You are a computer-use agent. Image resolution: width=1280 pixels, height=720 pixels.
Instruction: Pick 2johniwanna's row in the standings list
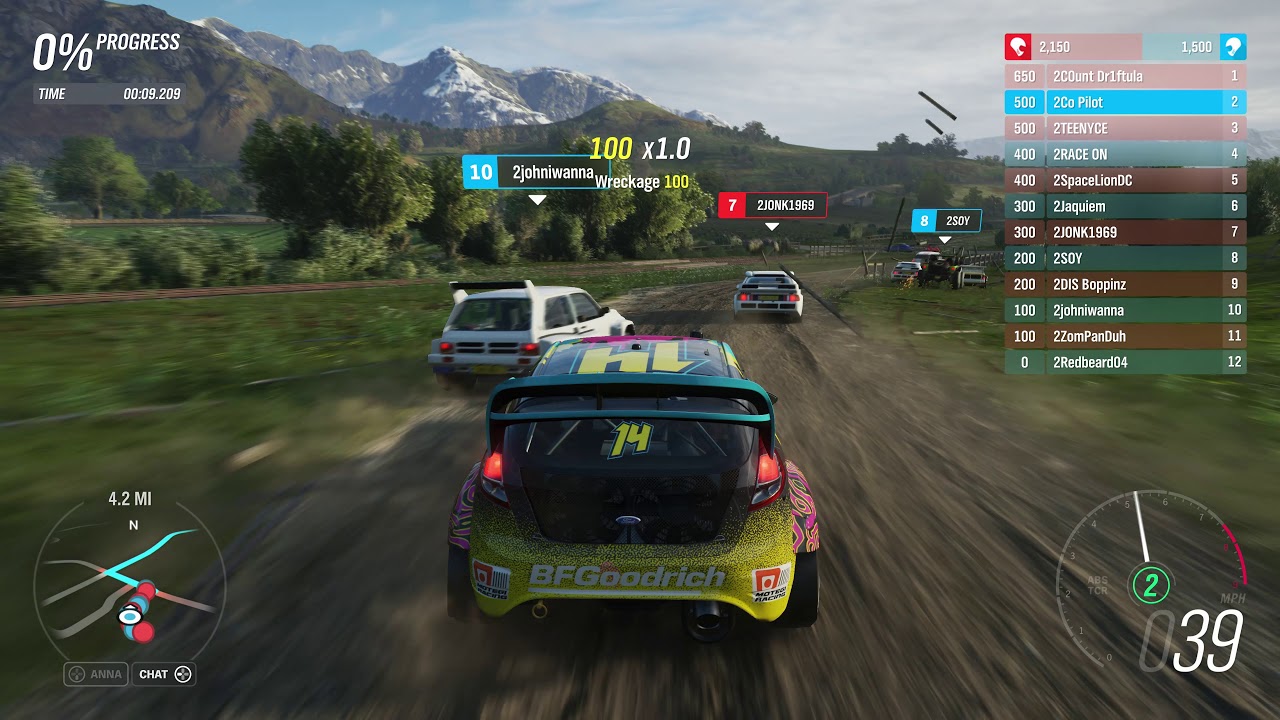click(1125, 310)
